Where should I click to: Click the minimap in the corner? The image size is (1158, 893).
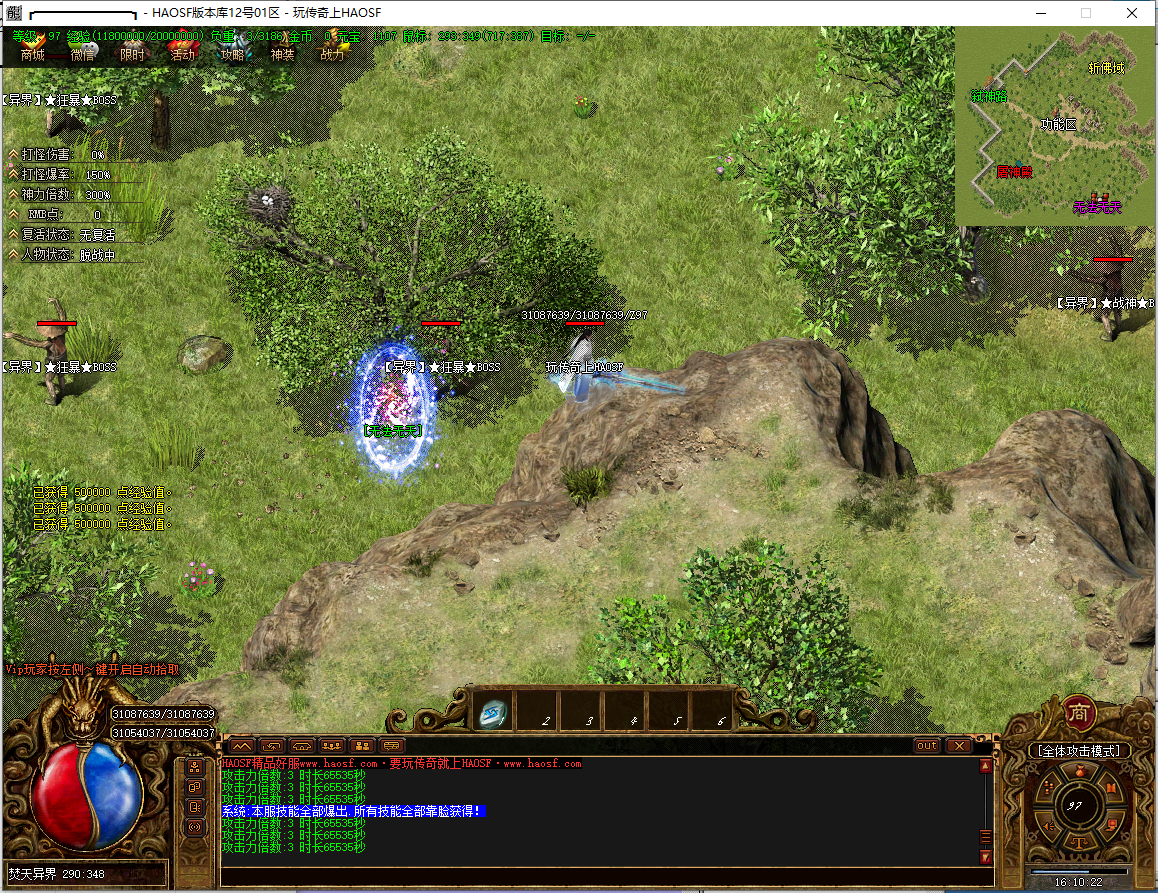1055,126
